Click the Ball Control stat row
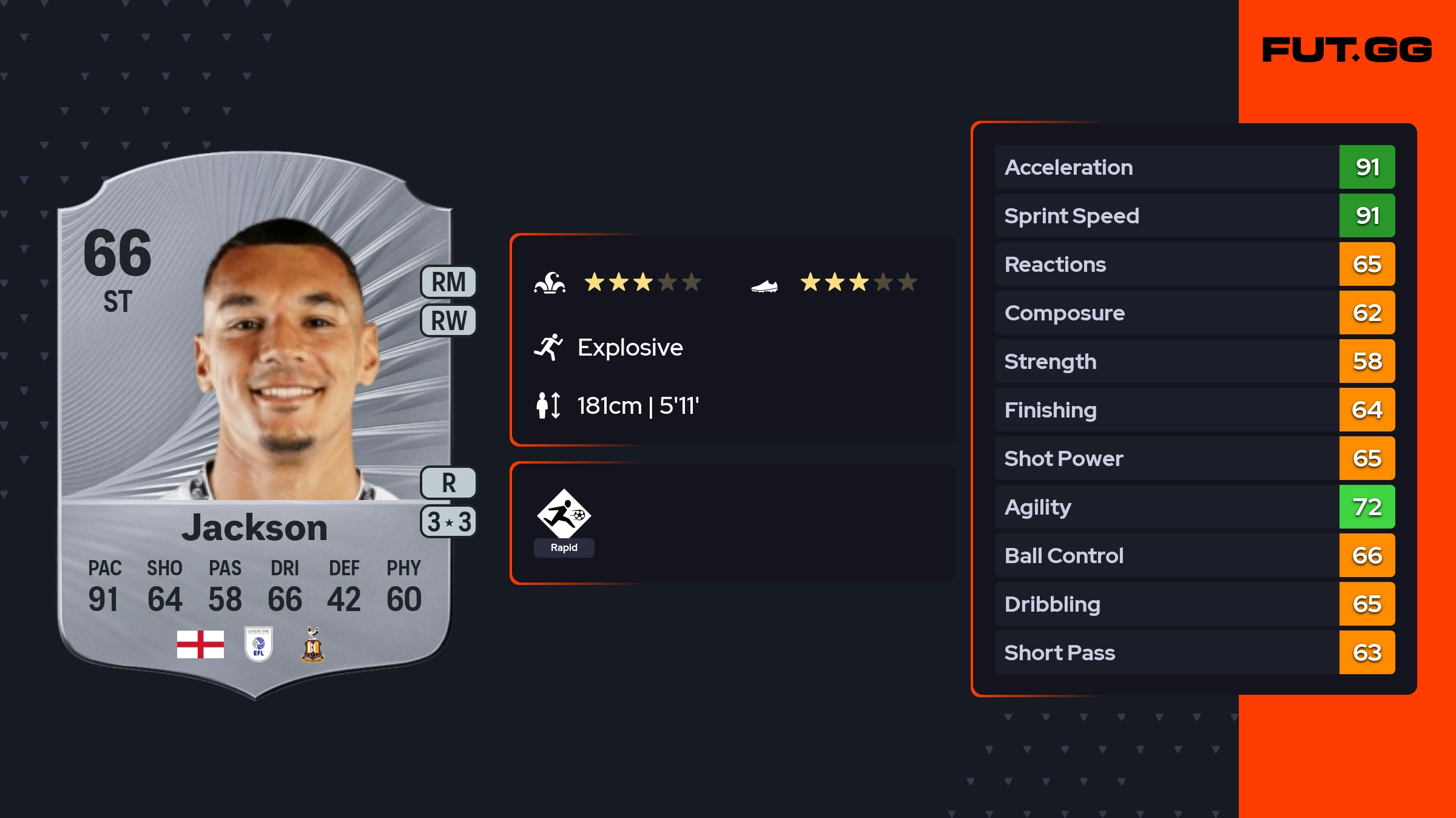1456x818 pixels. (1194, 555)
